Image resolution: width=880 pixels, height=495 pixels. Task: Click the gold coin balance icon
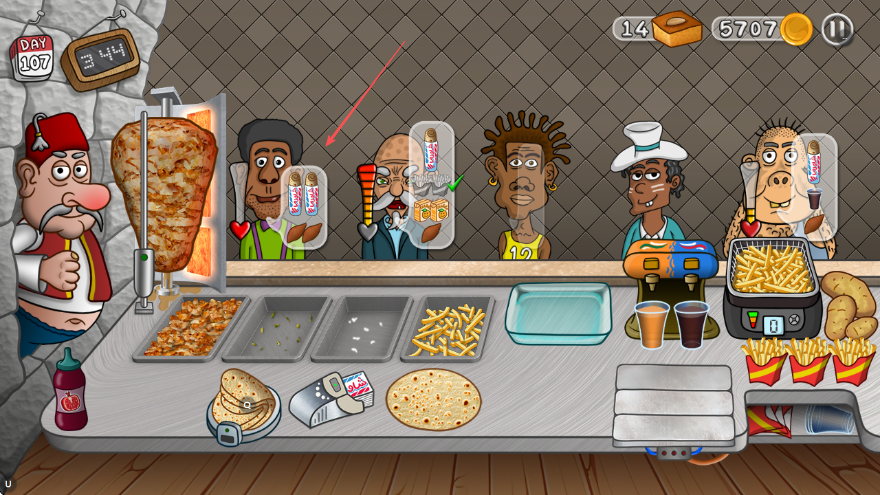pyautogui.click(x=796, y=29)
